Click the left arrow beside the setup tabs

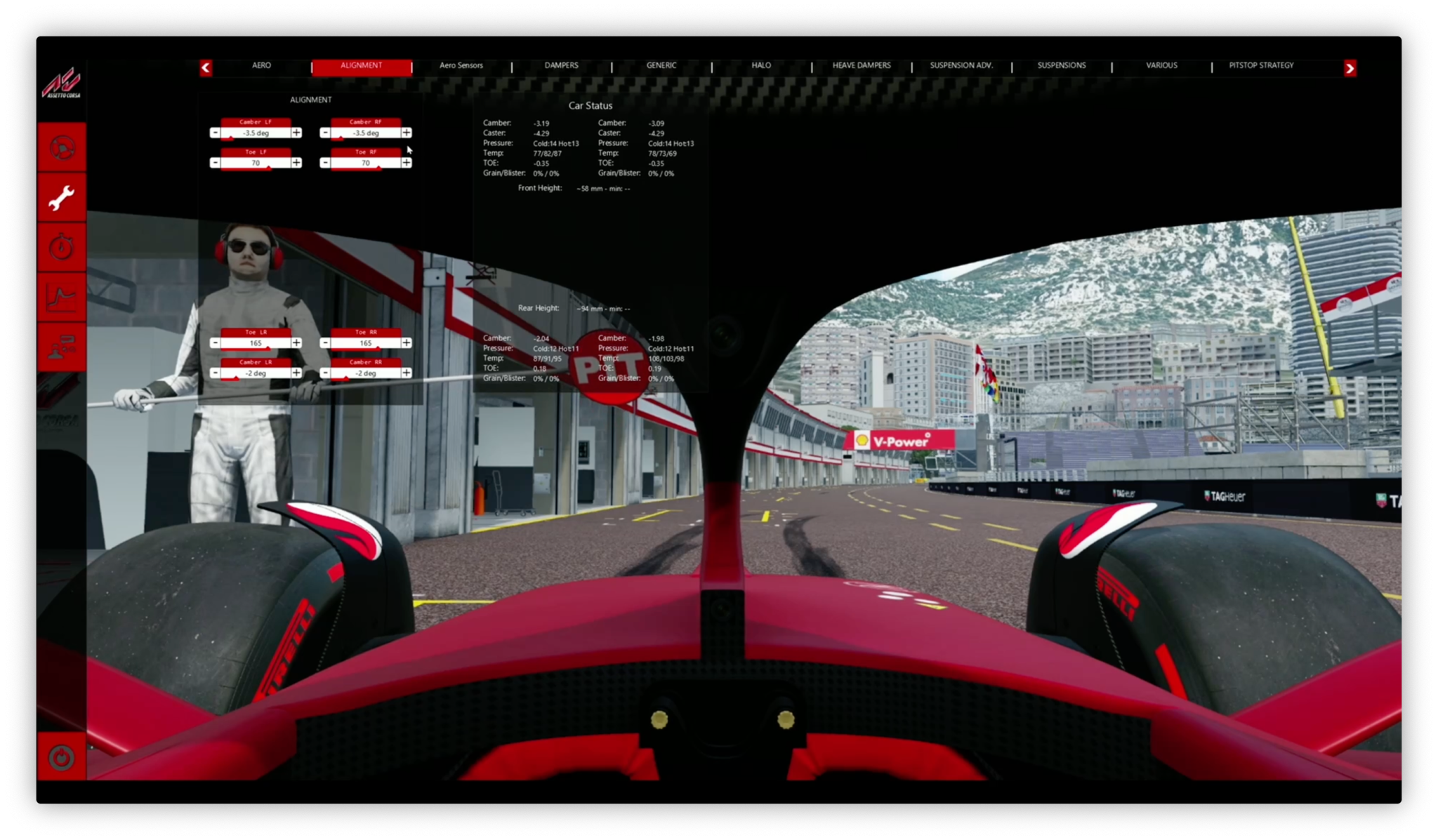click(205, 67)
